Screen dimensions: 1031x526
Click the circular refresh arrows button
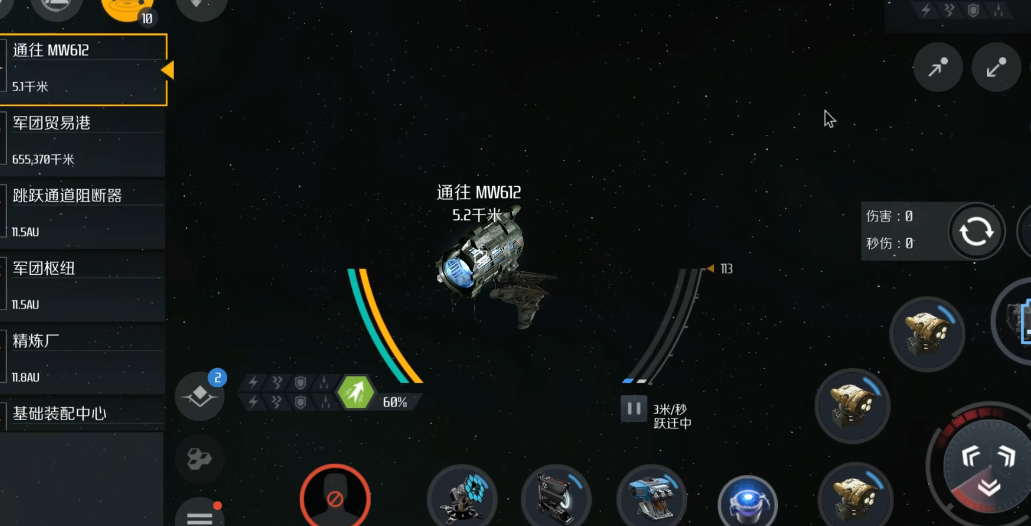[975, 232]
